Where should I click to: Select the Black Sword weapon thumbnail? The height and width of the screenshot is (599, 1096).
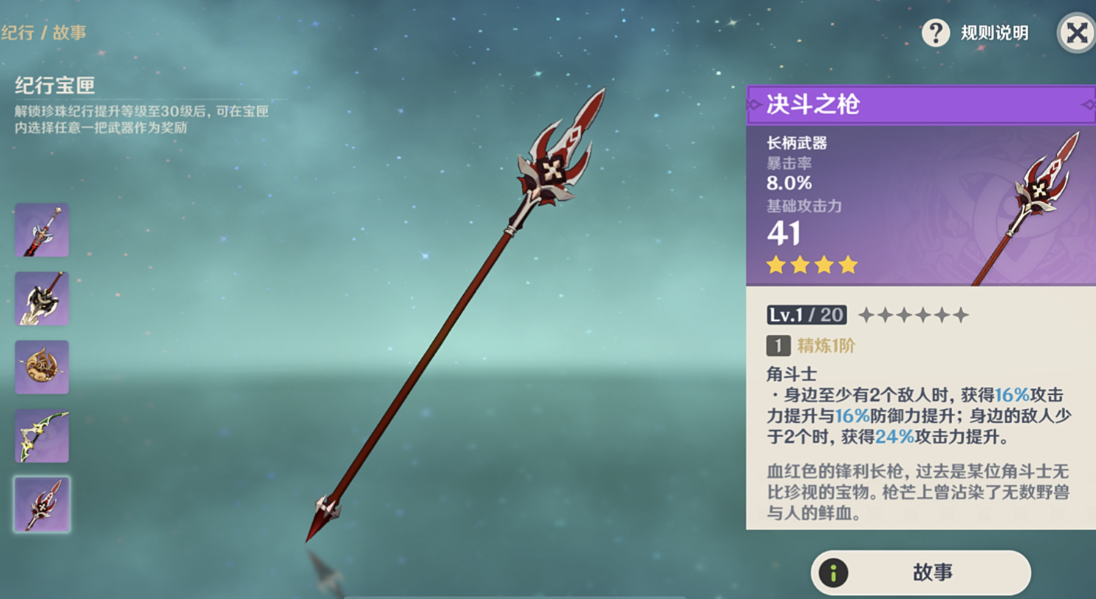point(42,230)
